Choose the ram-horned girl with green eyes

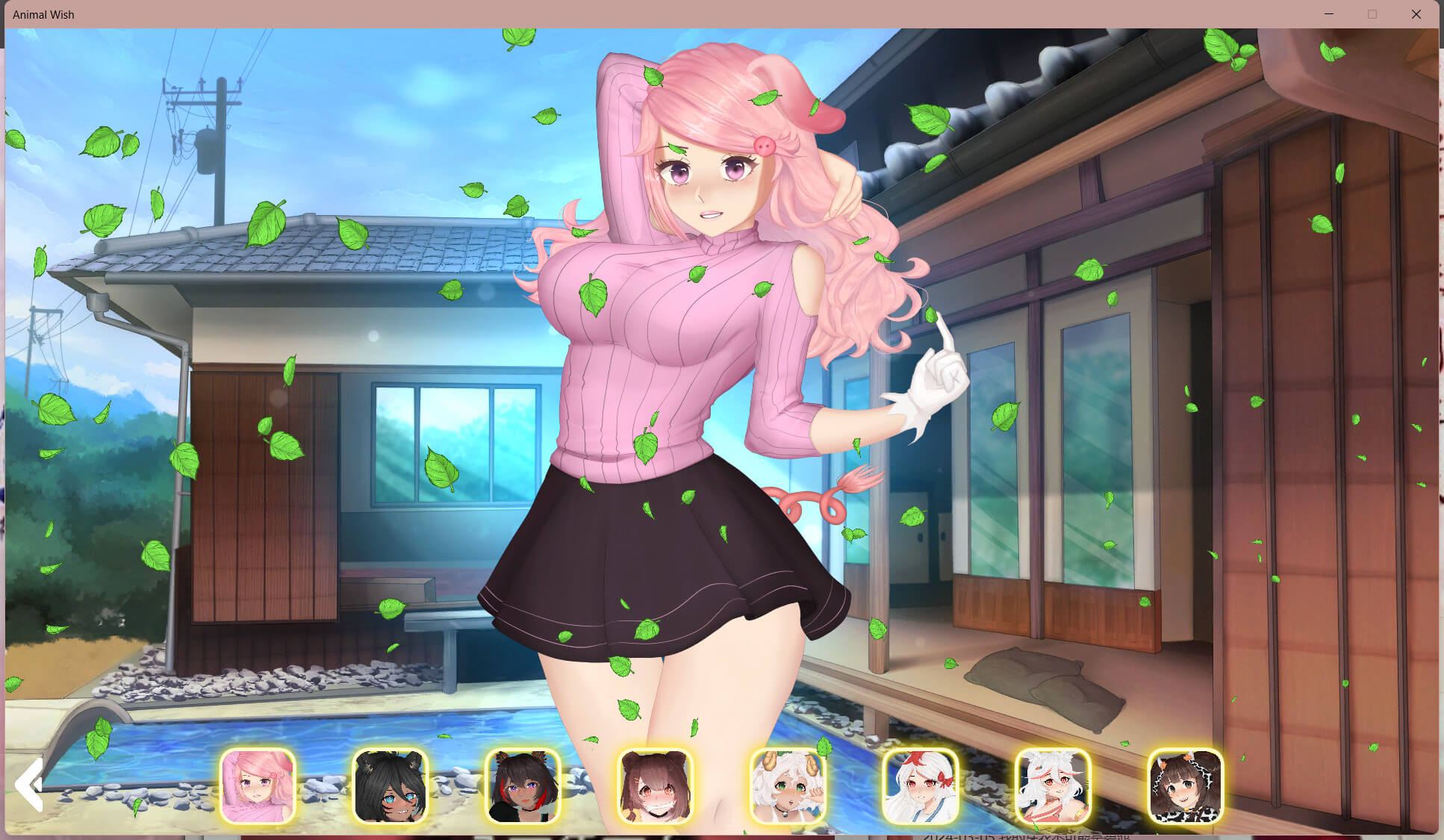[x=788, y=786]
